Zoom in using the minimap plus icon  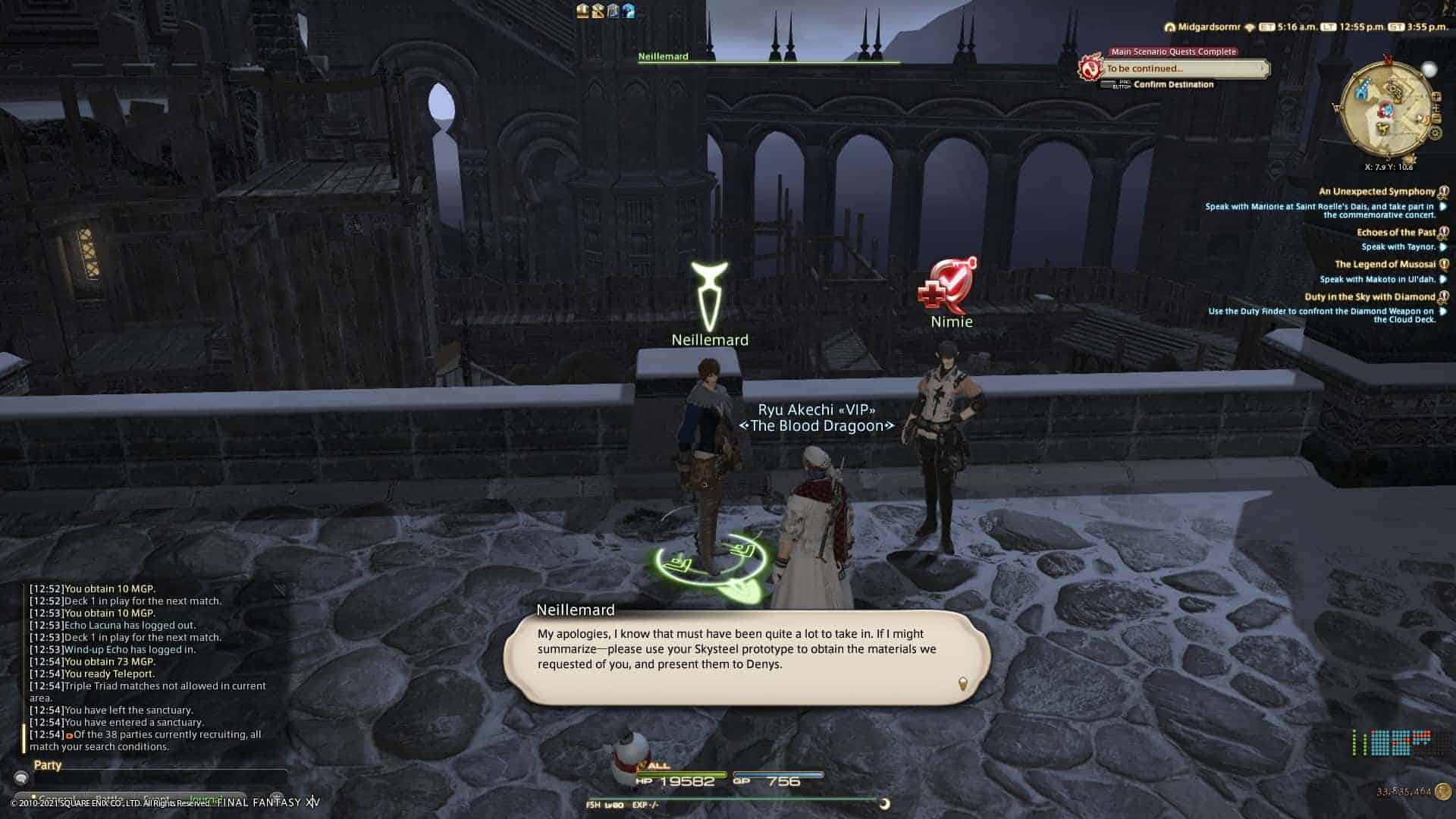pyautogui.click(x=1437, y=96)
